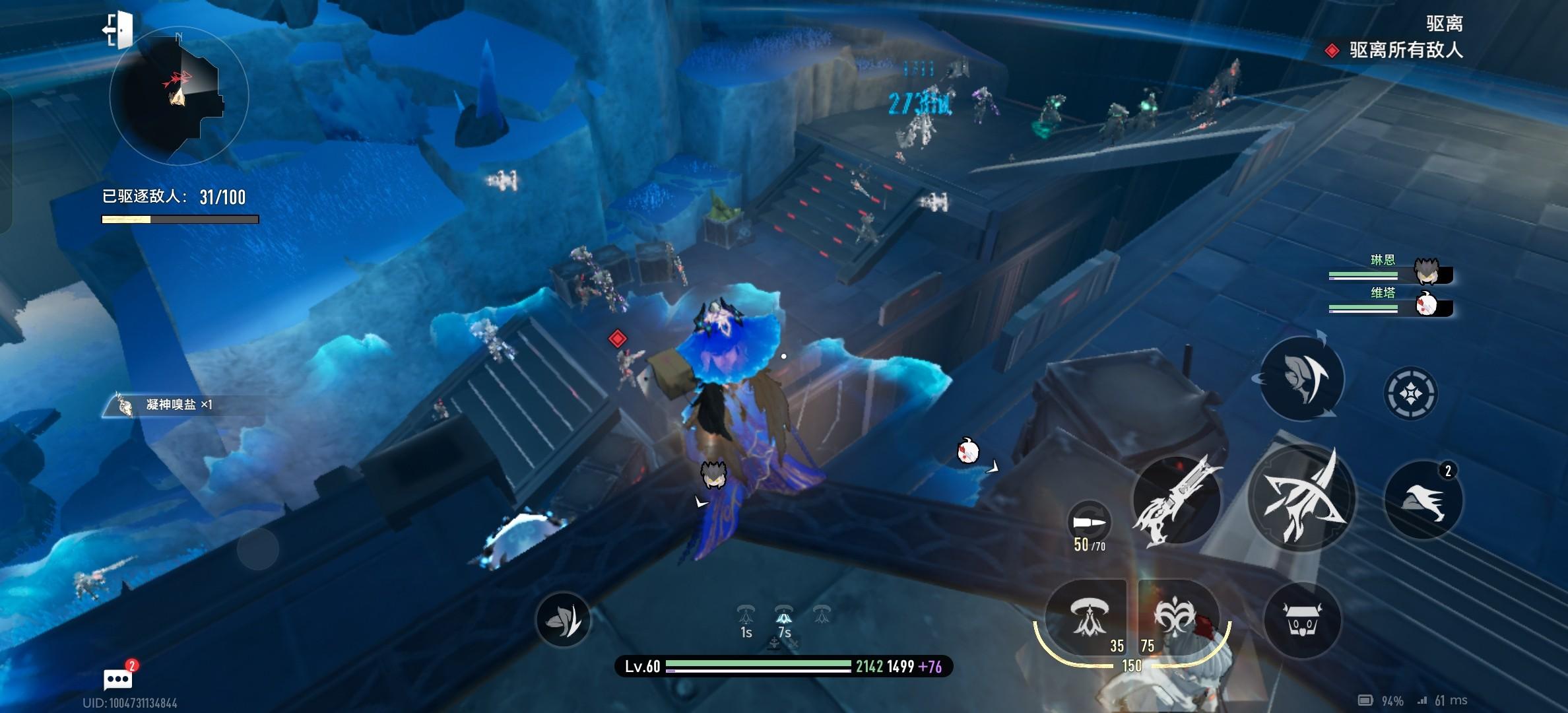Open the chat speech bubble
Screen dimensions: 1568x713
(118, 679)
